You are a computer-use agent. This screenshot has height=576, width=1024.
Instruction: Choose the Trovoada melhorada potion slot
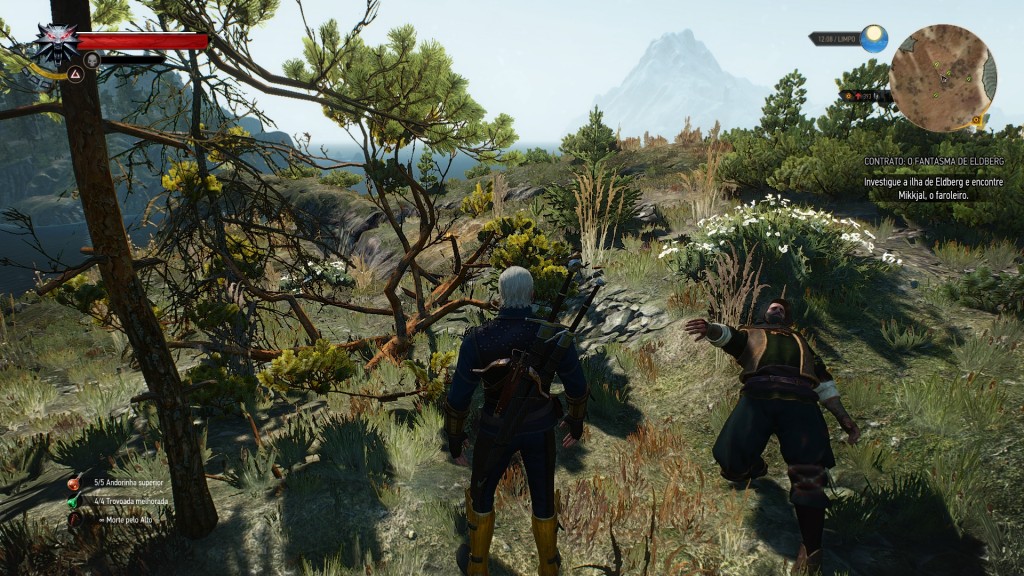(74, 501)
